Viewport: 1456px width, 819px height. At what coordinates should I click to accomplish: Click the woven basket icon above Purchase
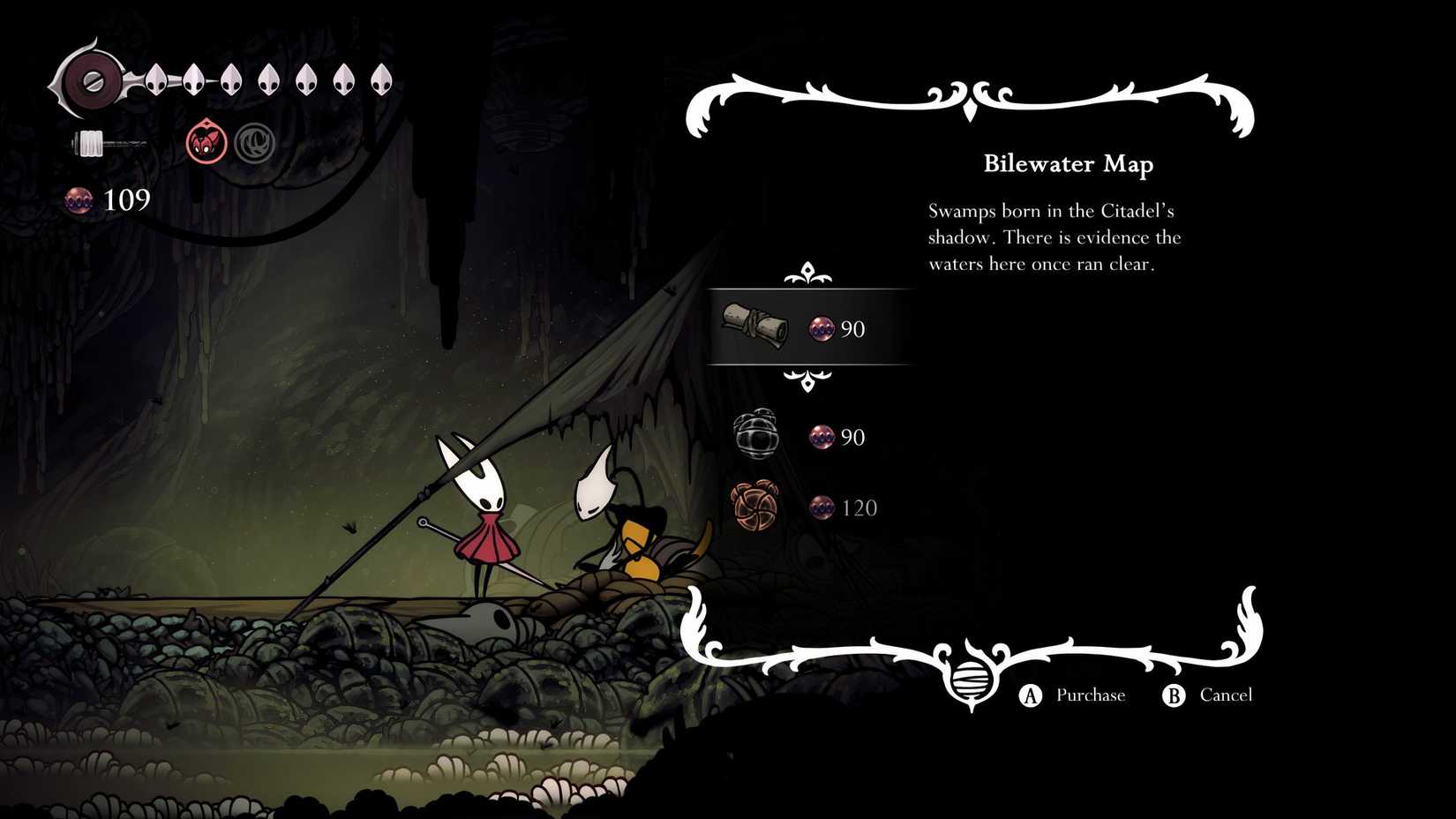click(x=972, y=680)
